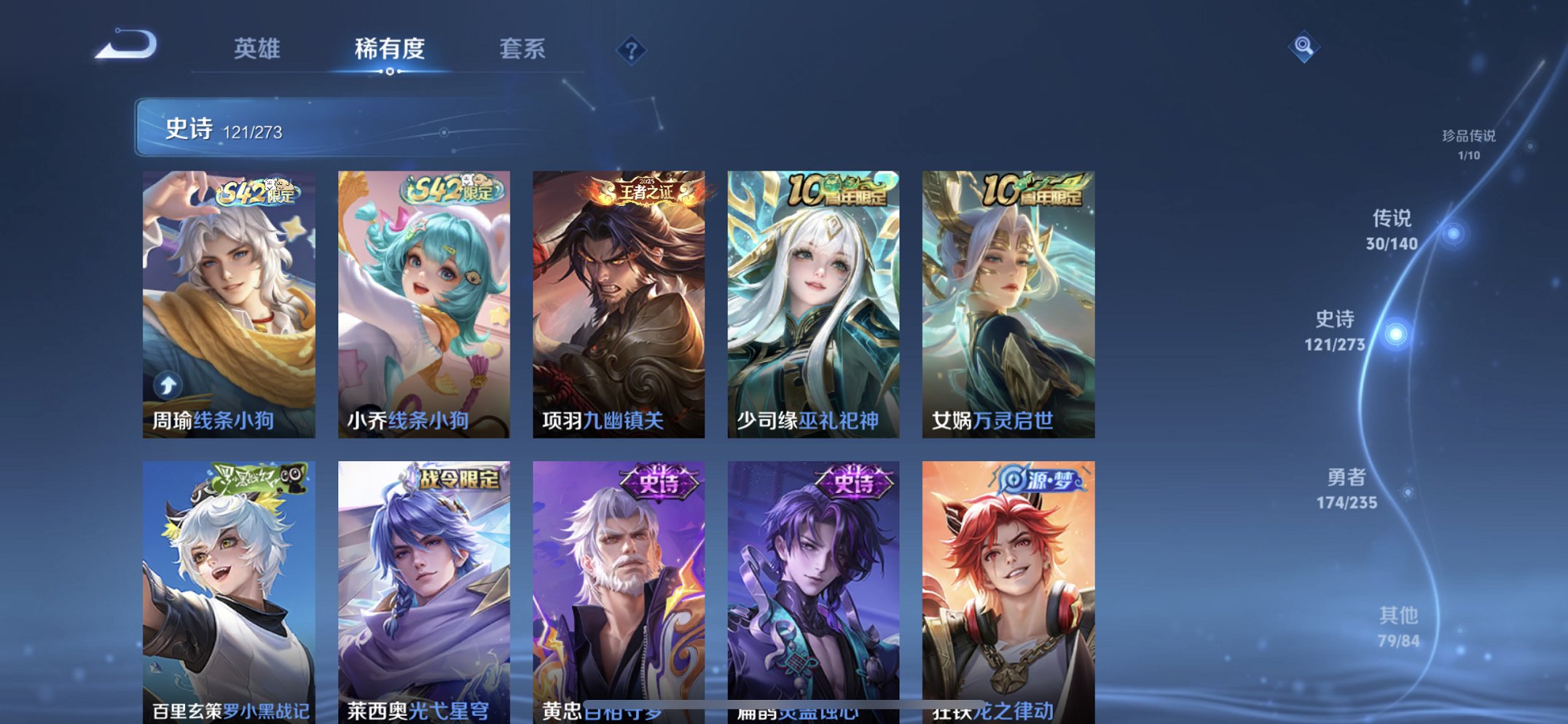Image resolution: width=1568 pixels, height=724 pixels.
Task: Click the back arrow in top-left corner
Action: point(128,46)
